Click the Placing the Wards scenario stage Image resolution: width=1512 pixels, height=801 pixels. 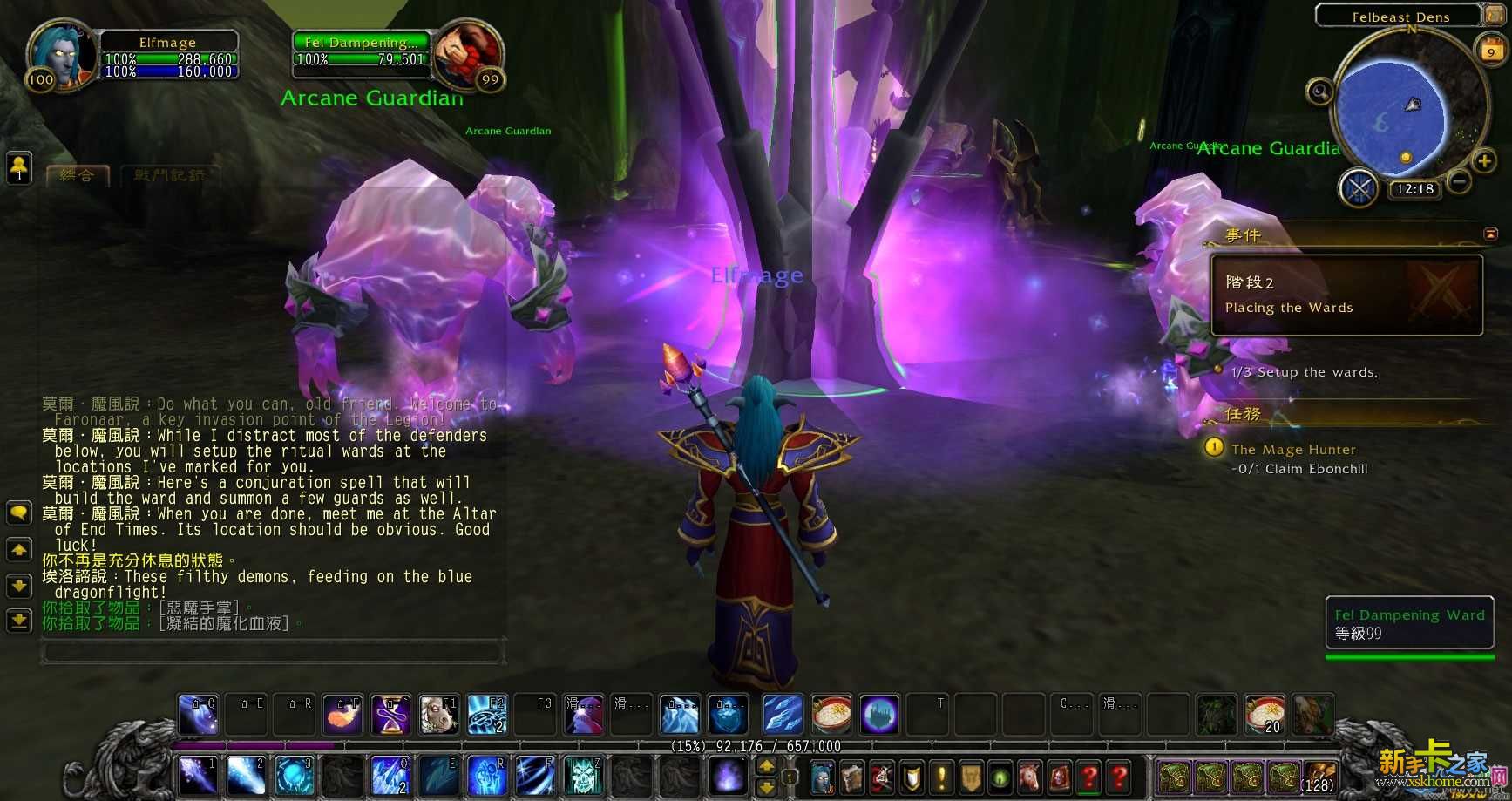pos(1346,295)
